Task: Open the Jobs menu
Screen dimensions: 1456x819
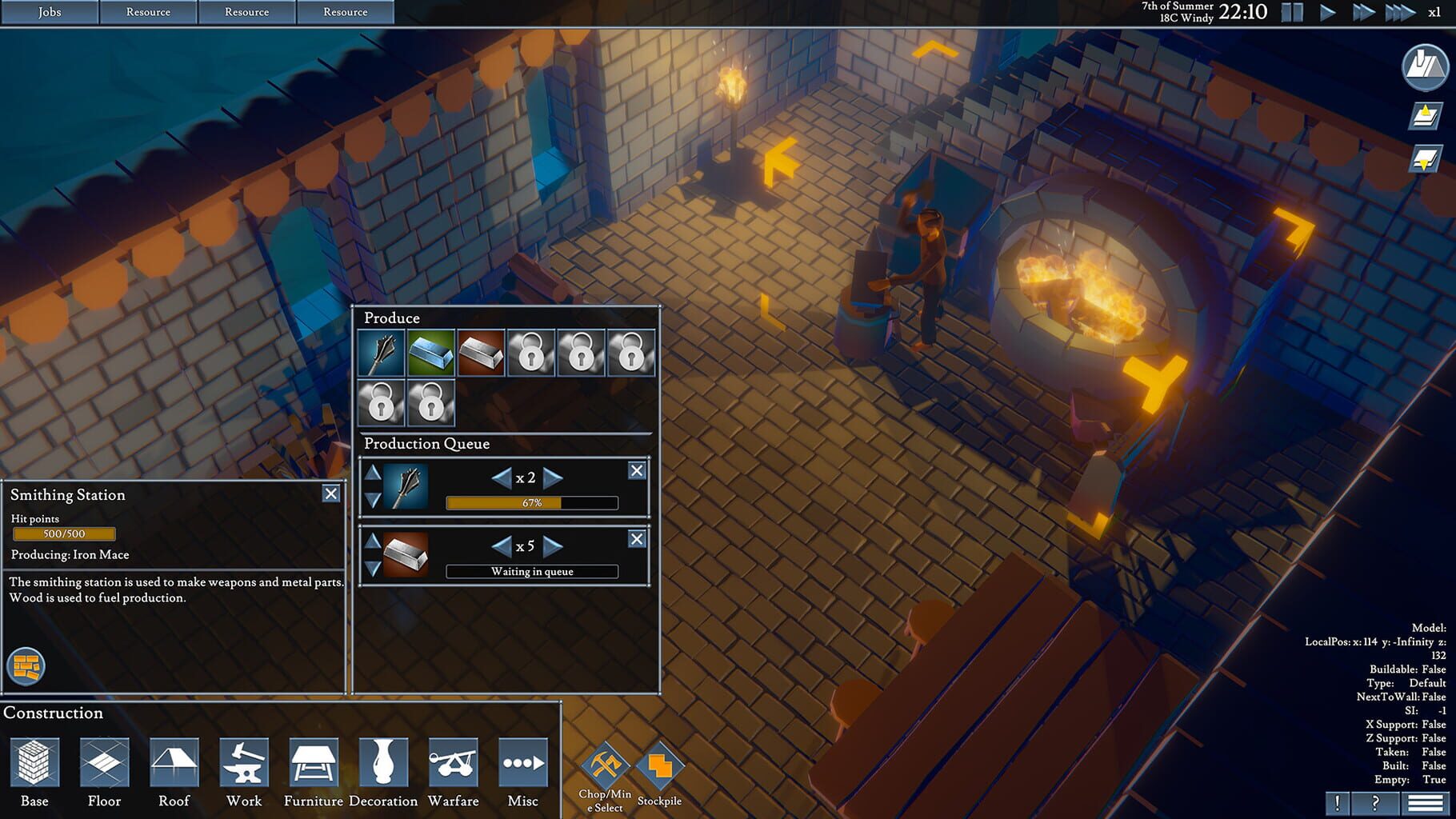Action: pyautogui.click(x=49, y=11)
